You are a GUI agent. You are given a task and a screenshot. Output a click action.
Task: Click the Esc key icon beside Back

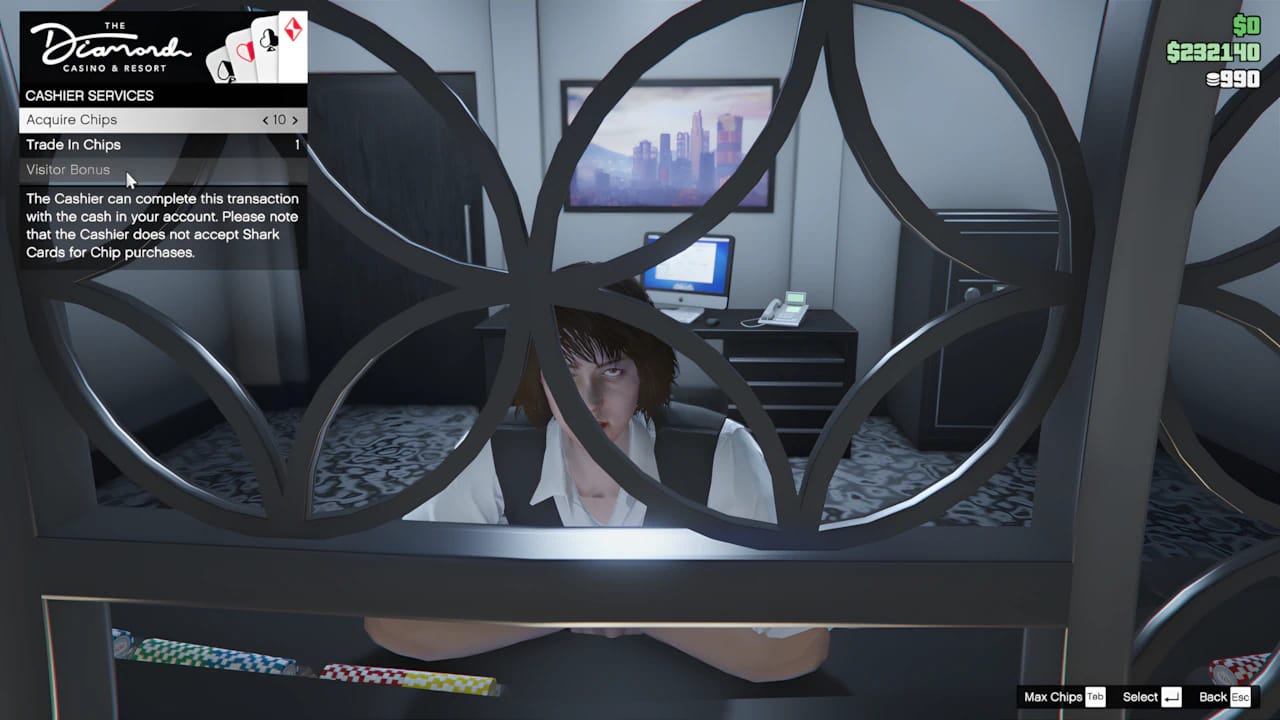pos(1239,697)
